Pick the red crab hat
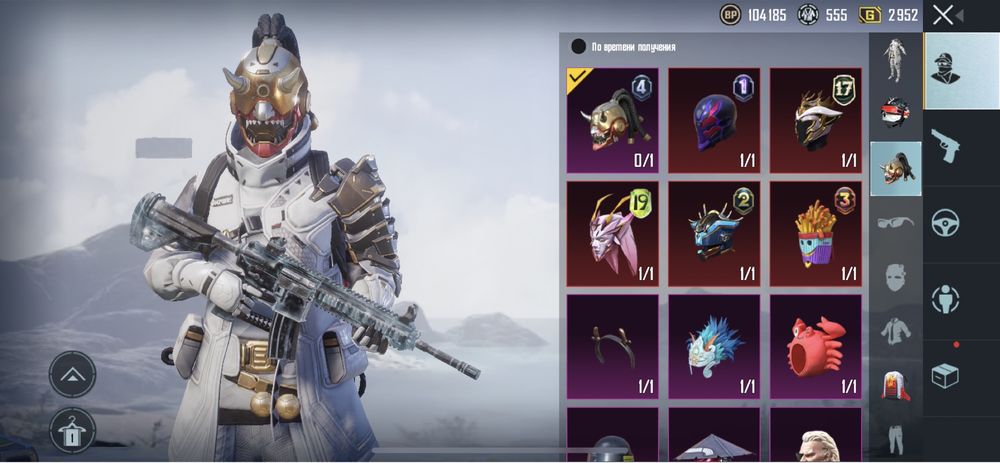This screenshot has height=463, width=1000. [815, 346]
